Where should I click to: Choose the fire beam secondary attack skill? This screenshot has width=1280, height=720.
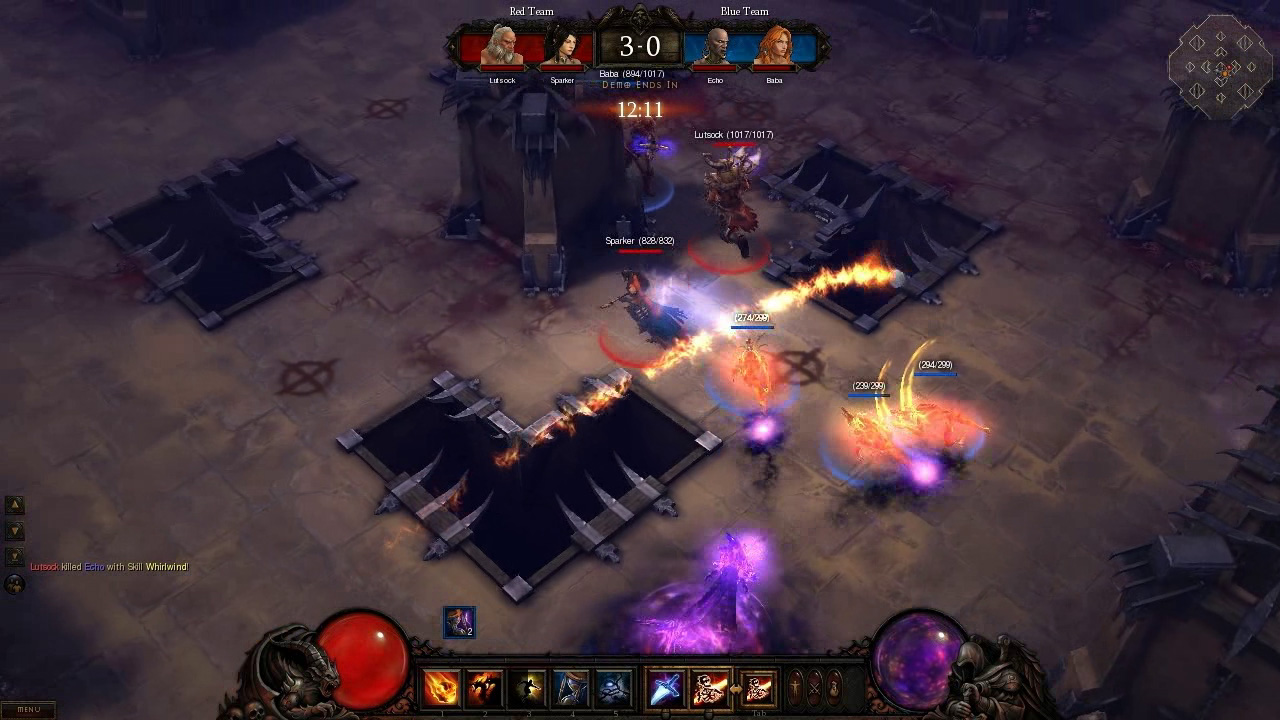click(x=710, y=688)
